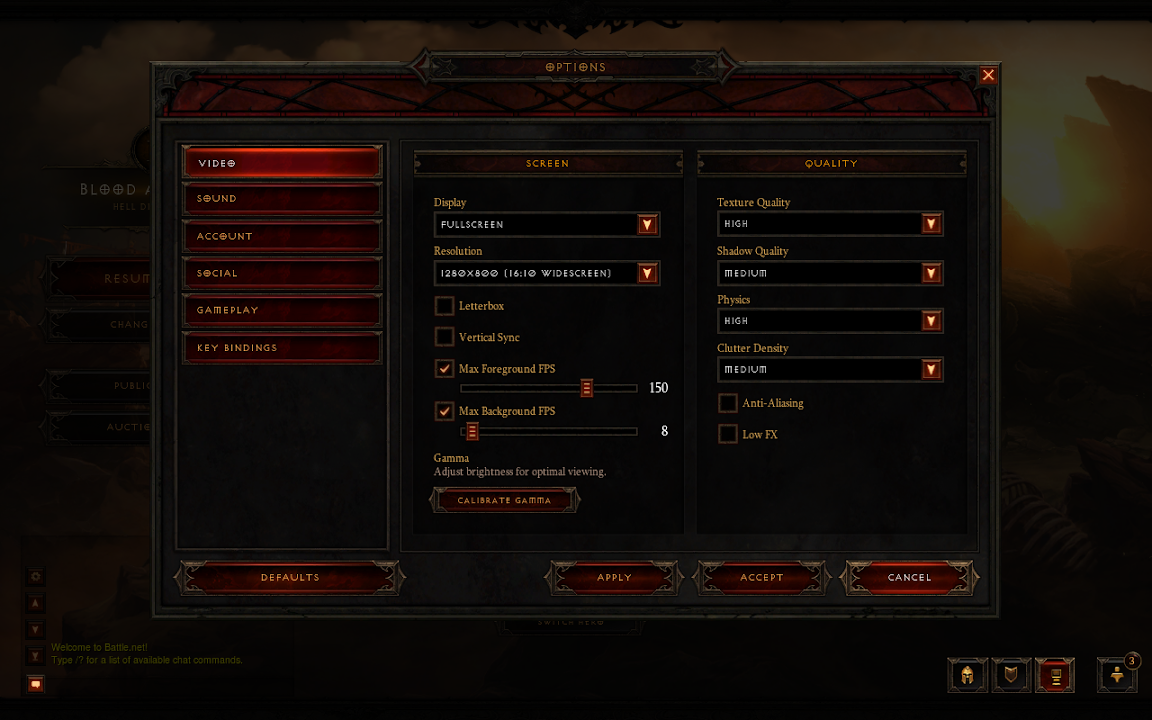Toggle the Max Background FPS checkbox
Image resolution: width=1152 pixels, height=720 pixels.
(x=445, y=411)
